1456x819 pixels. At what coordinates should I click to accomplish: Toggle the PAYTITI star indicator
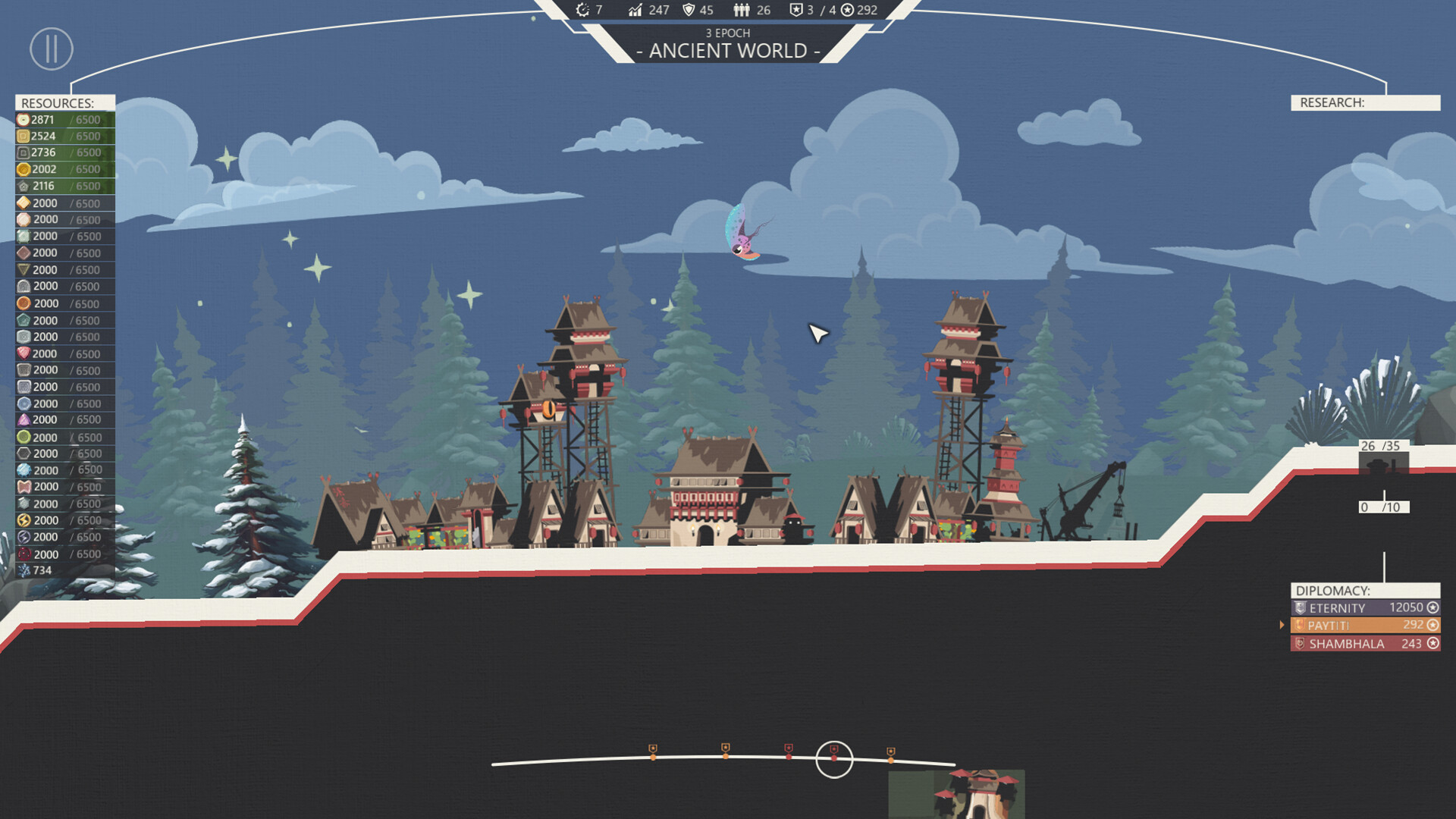(x=1432, y=625)
